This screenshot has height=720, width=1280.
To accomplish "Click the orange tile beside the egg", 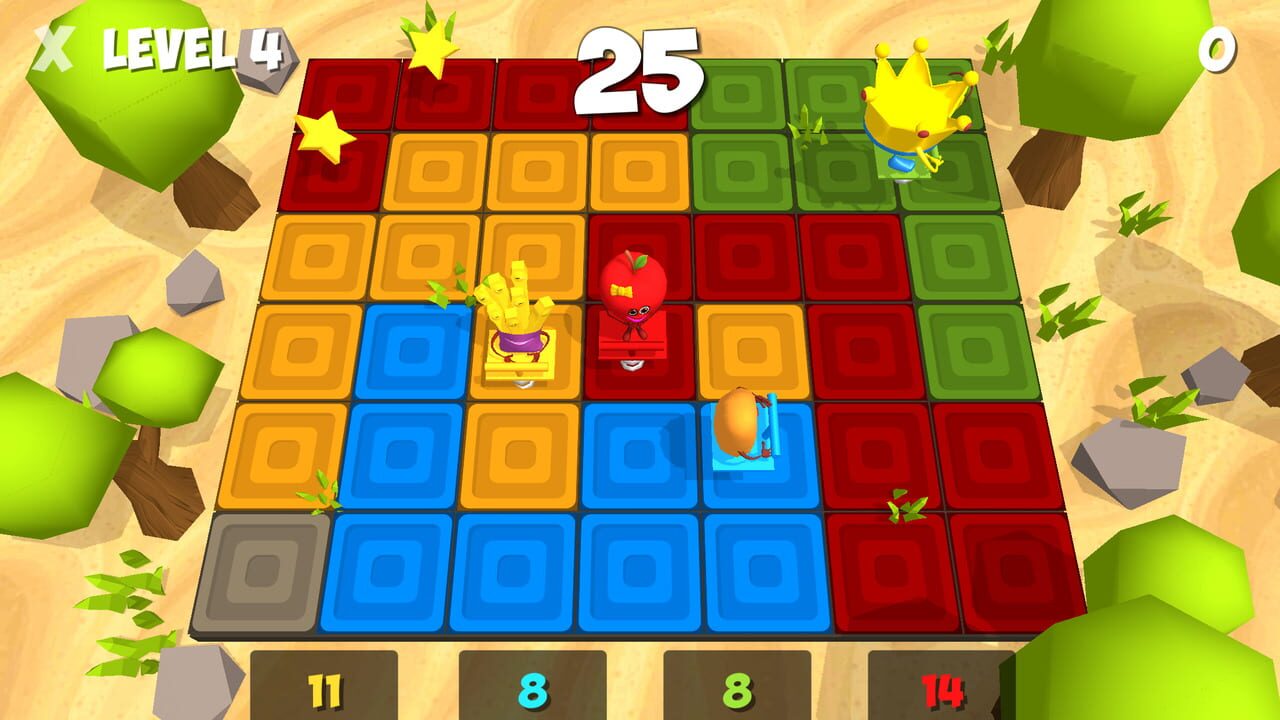I will click(750, 350).
